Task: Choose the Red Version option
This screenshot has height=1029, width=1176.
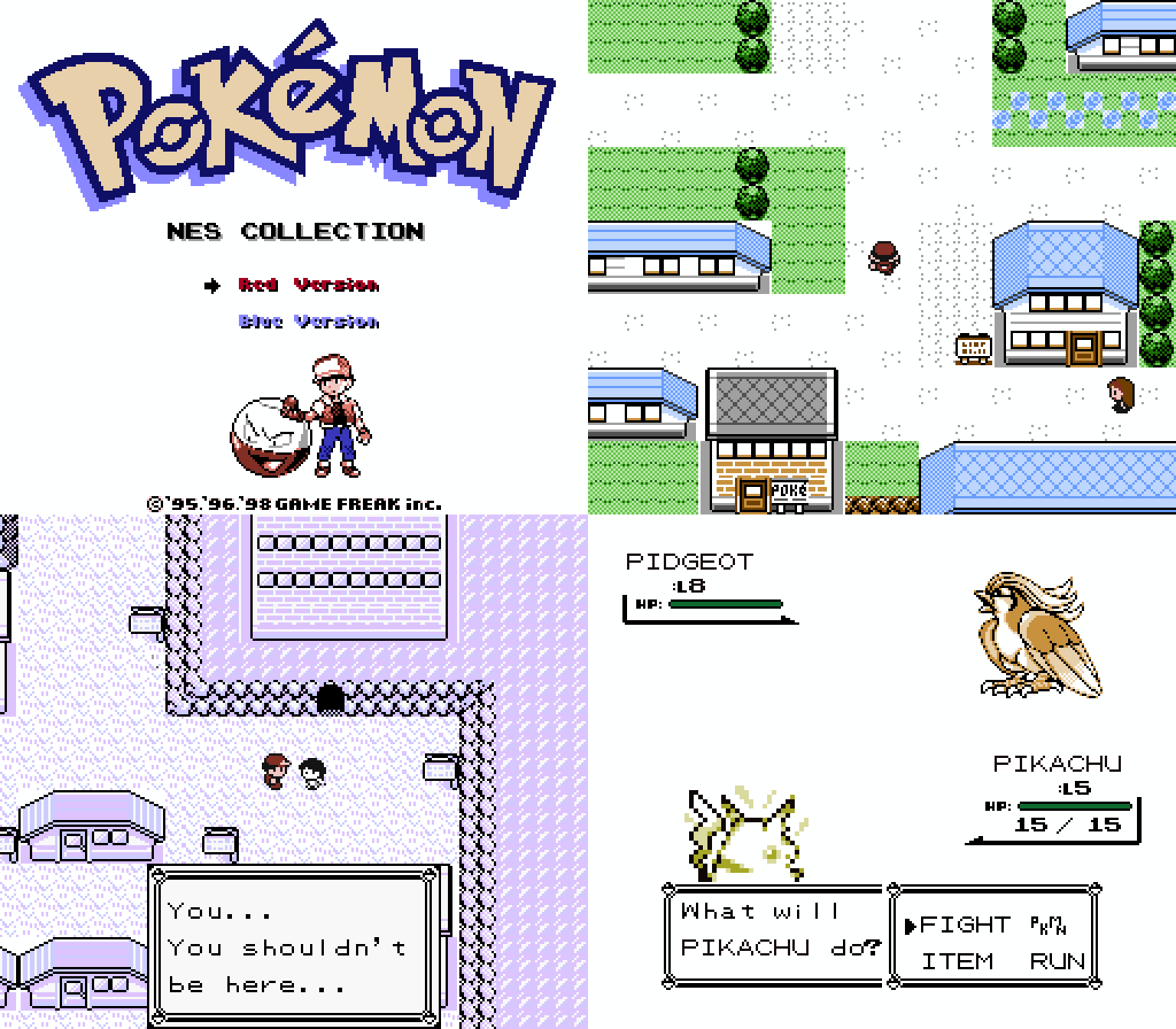Action: pos(306,285)
